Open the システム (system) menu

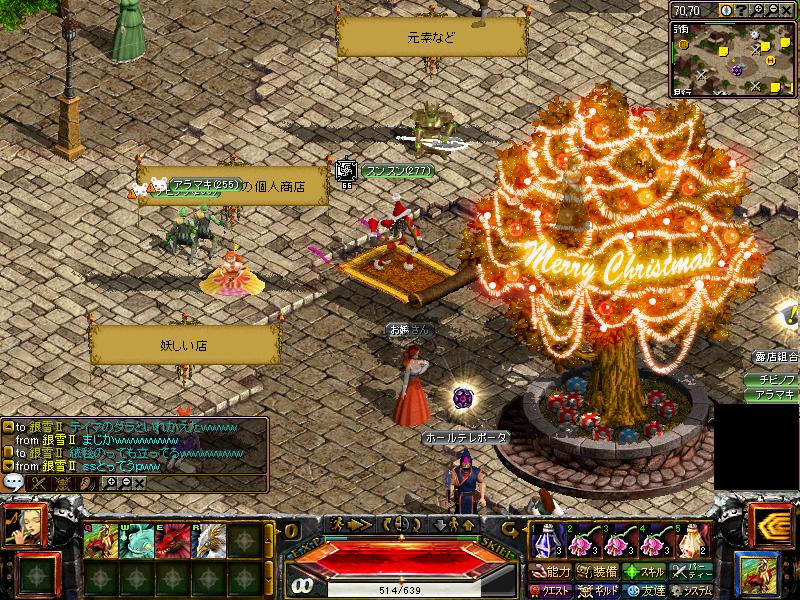pos(693,590)
